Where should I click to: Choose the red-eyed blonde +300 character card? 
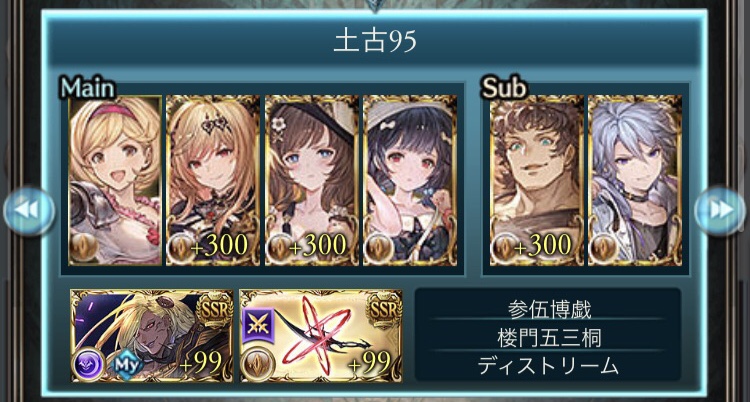click(x=212, y=181)
